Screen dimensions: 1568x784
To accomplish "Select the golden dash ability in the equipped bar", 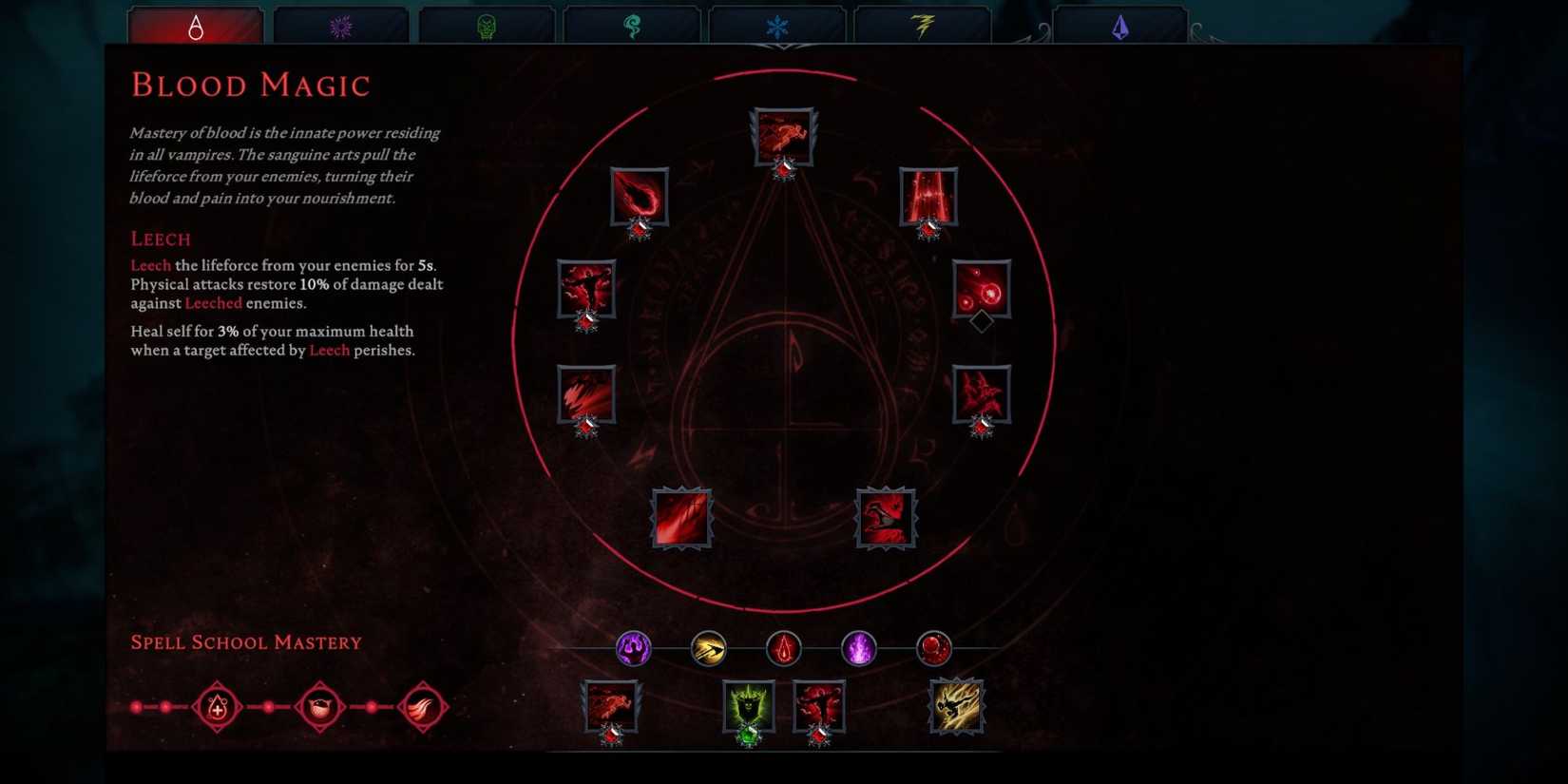I will coord(708,648).
